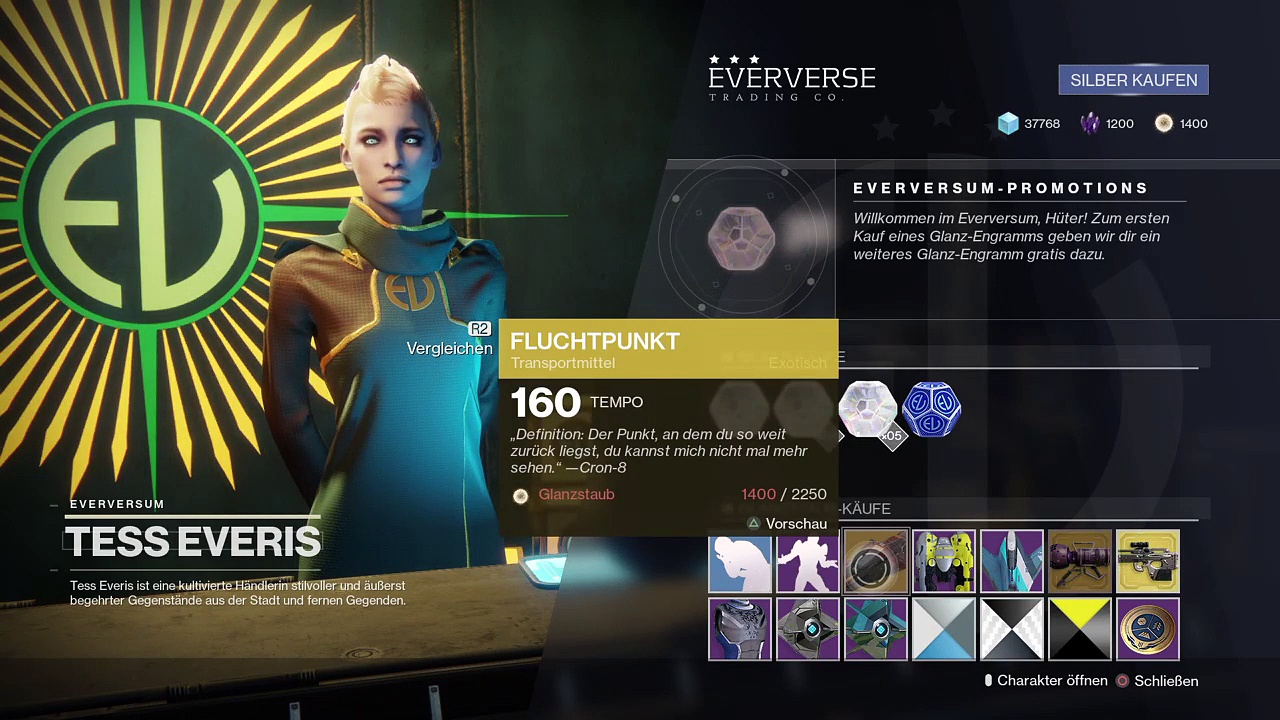The image size is (1280, 720).
Task: Select the white and light-blue shader
Action: [x=944, y=630]
